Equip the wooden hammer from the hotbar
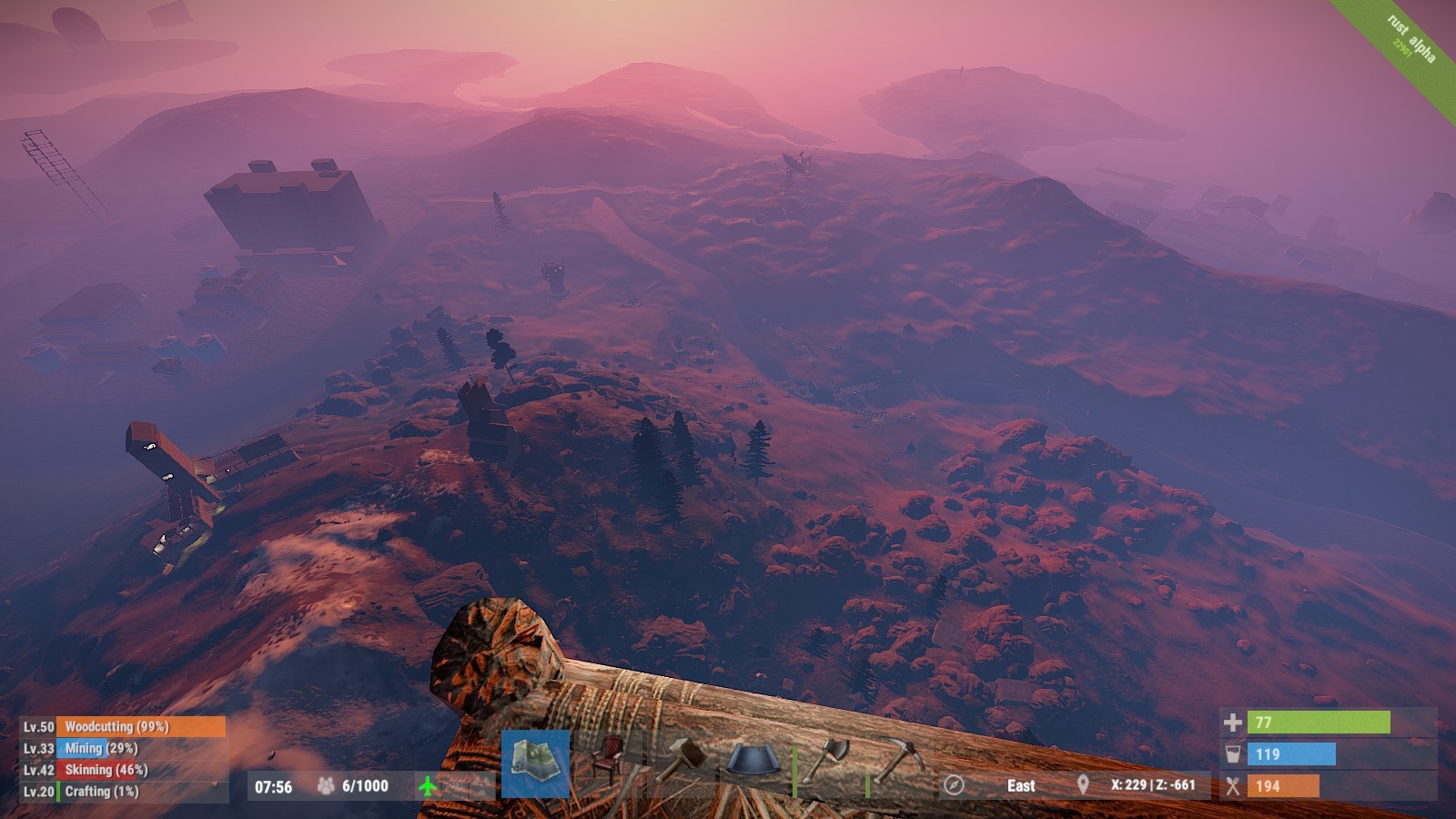This screenshot has height=819, width=1456. click(x=682, y=763)
